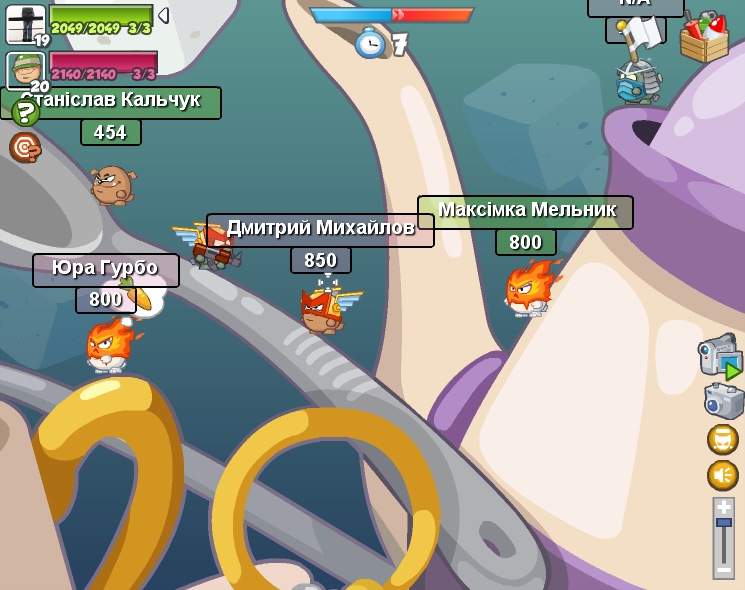Click the orange target hint icon
This screenshot has width=745, height=590.
(24, 148)
